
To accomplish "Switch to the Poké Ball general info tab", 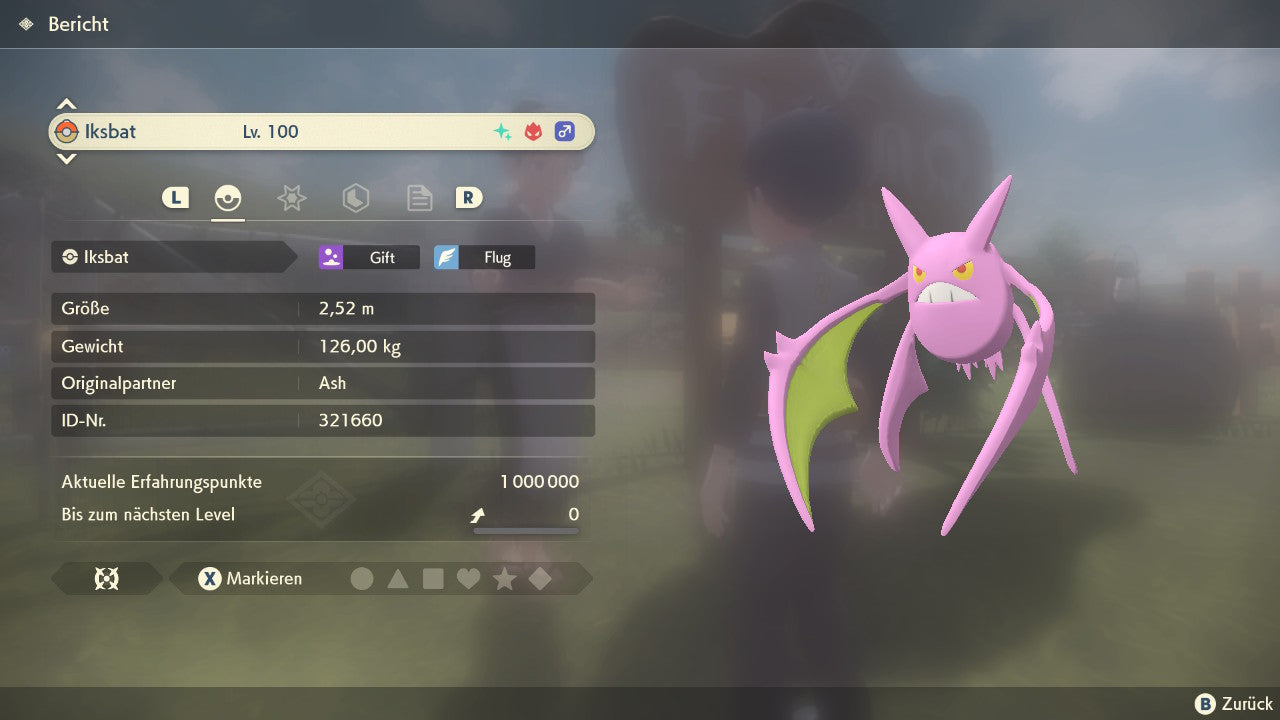I will (x=228, y=198).
